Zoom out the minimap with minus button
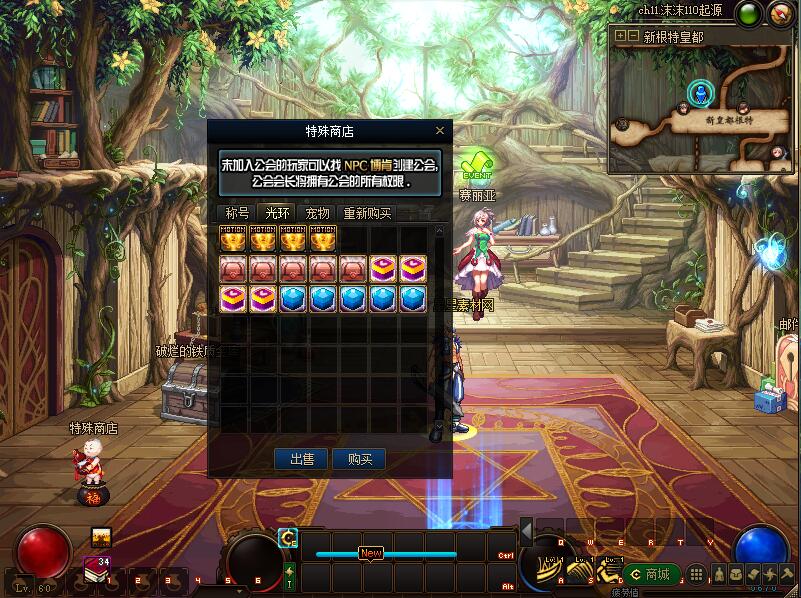 [633, 35]
